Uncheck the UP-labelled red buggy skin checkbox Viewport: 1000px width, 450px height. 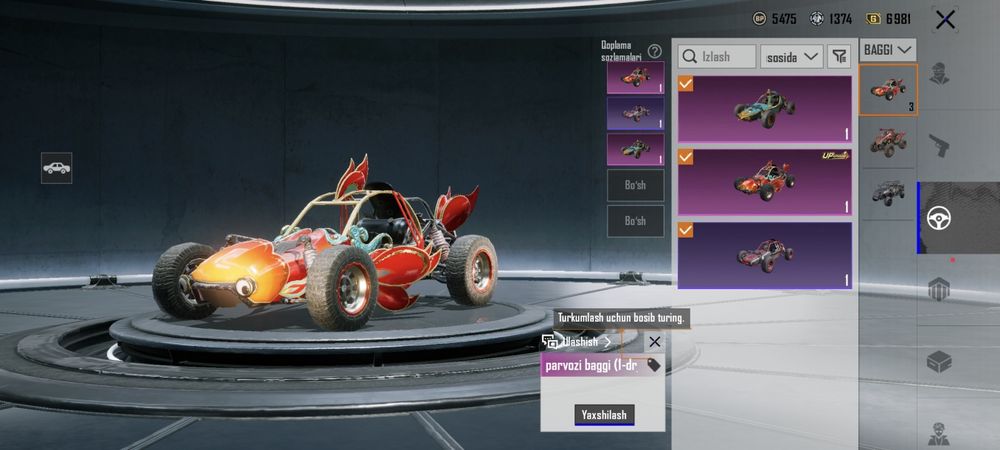point(686,157)
